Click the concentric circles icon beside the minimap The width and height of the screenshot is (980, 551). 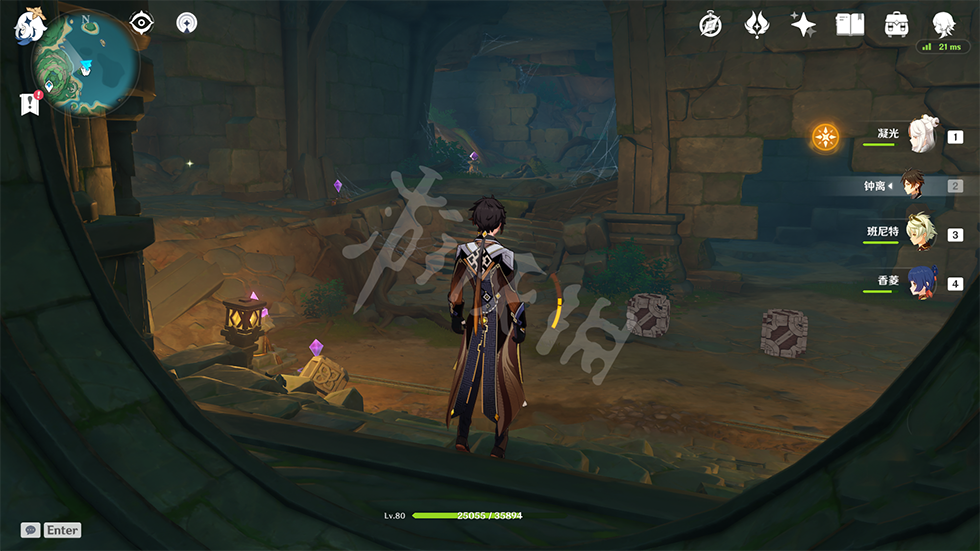pyautogui.click(x=187, y=22)
